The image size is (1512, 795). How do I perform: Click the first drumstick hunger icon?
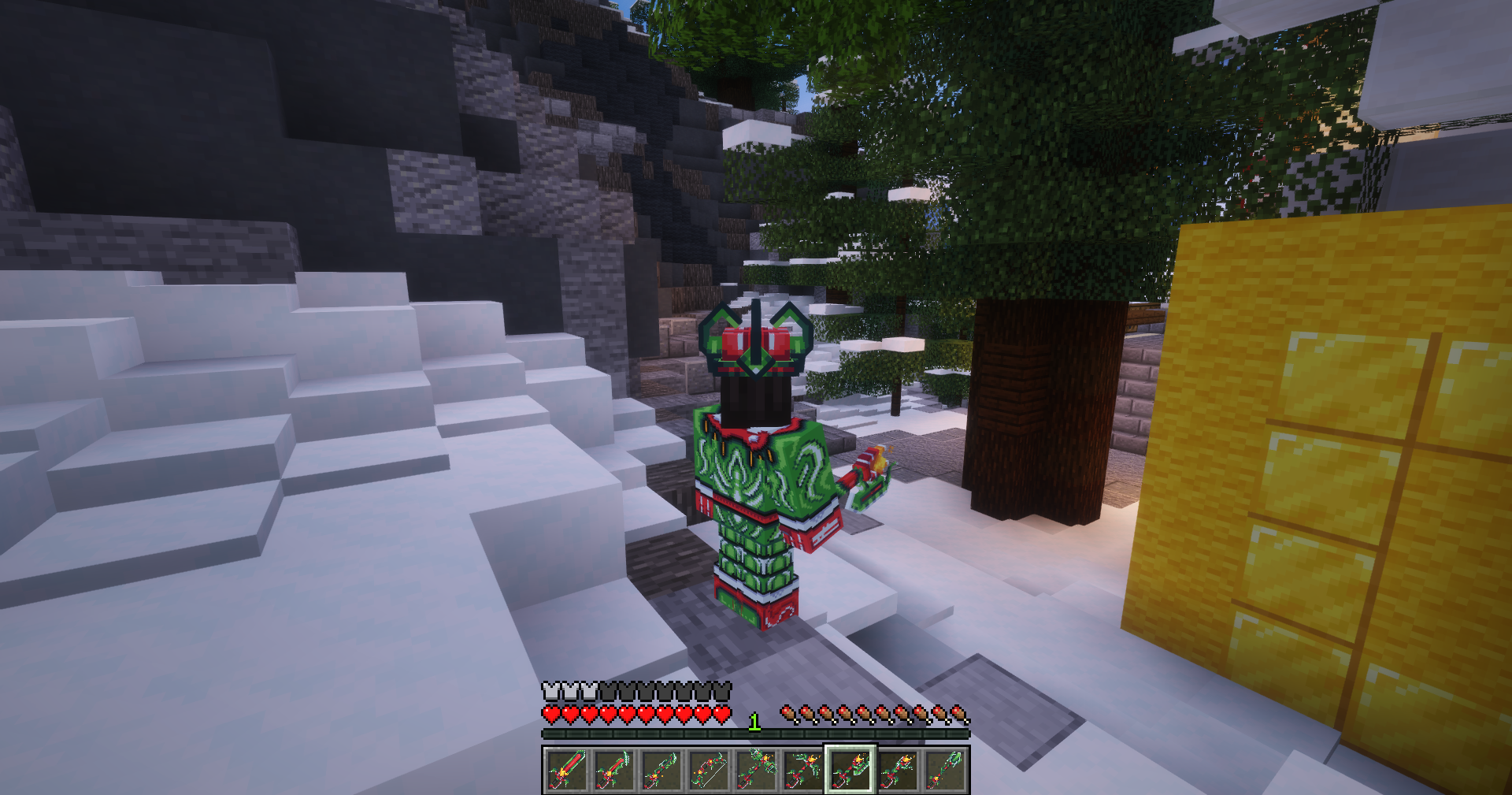pyautogui.click(x=787, y=710)
